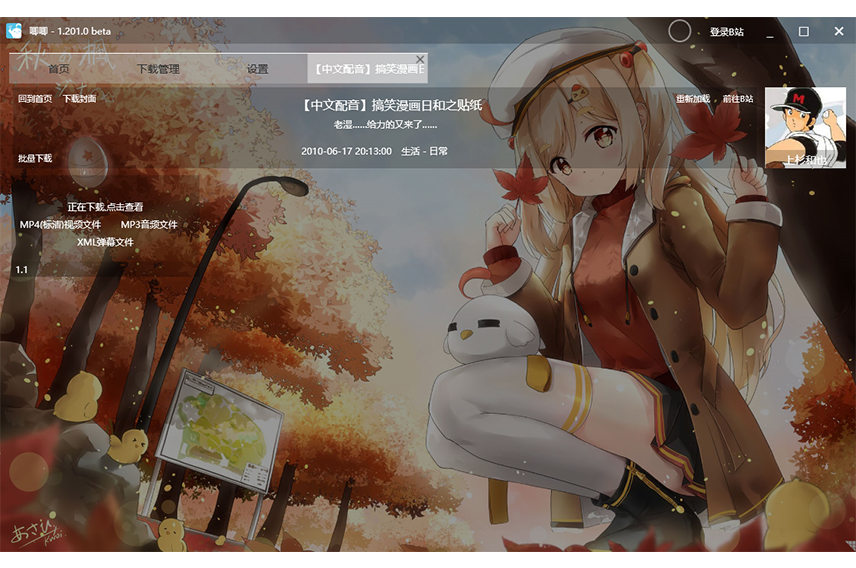The height and width of the screenshot is (568, 856).
Task: Select the 【中文配音】搞笑漫画 video tab
Action: (x=367, y=70)
